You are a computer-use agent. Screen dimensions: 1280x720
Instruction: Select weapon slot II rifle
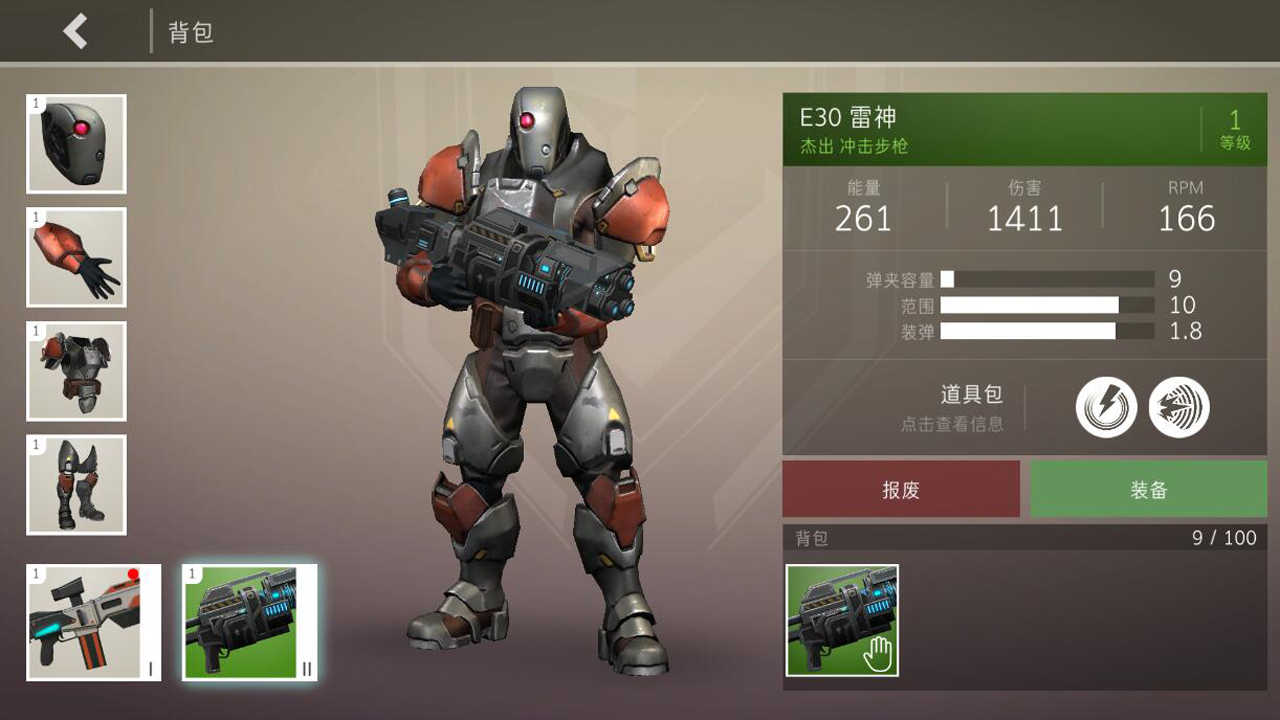(249, 621)
